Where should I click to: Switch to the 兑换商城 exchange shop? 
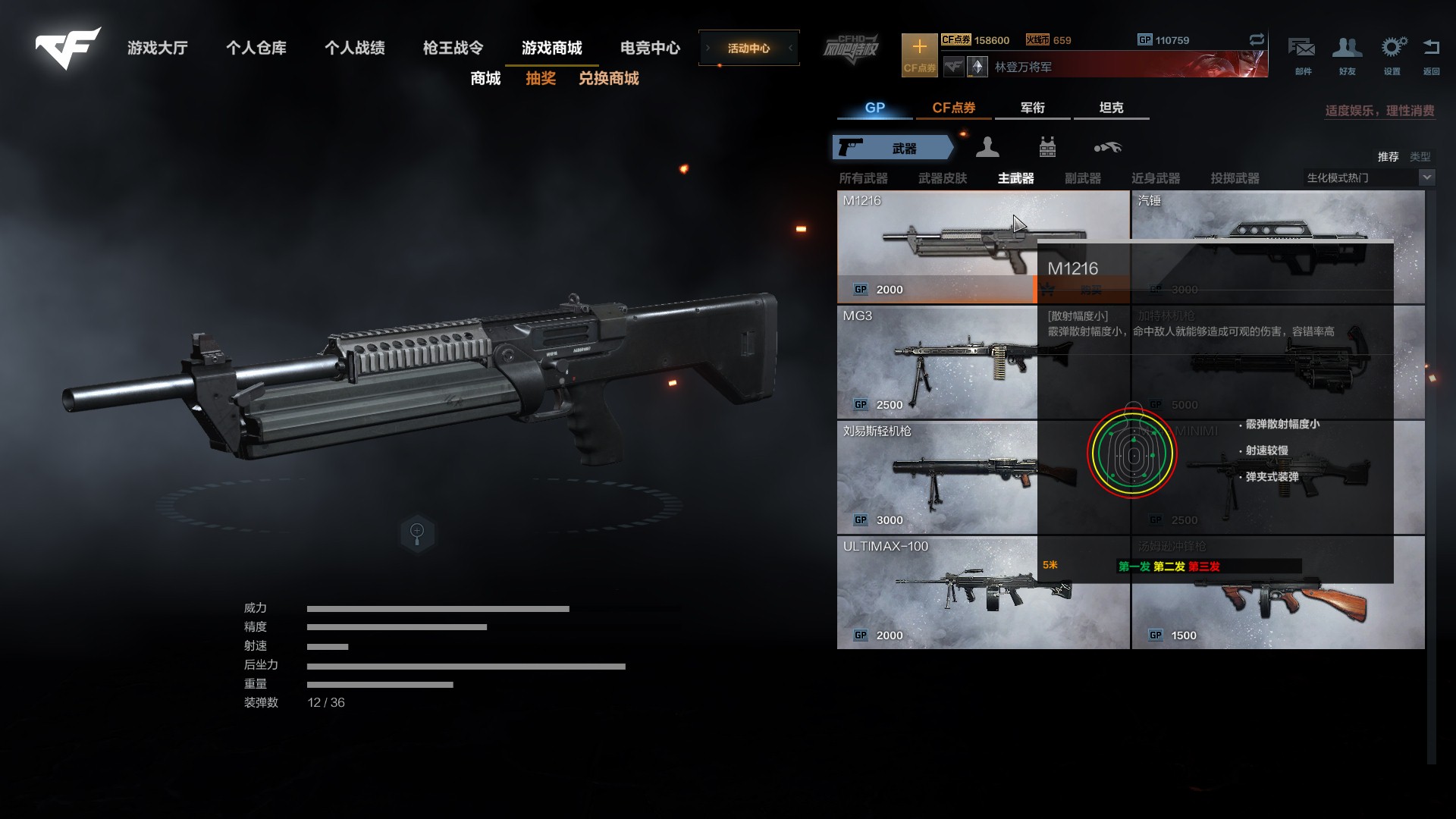pos(608,79)
